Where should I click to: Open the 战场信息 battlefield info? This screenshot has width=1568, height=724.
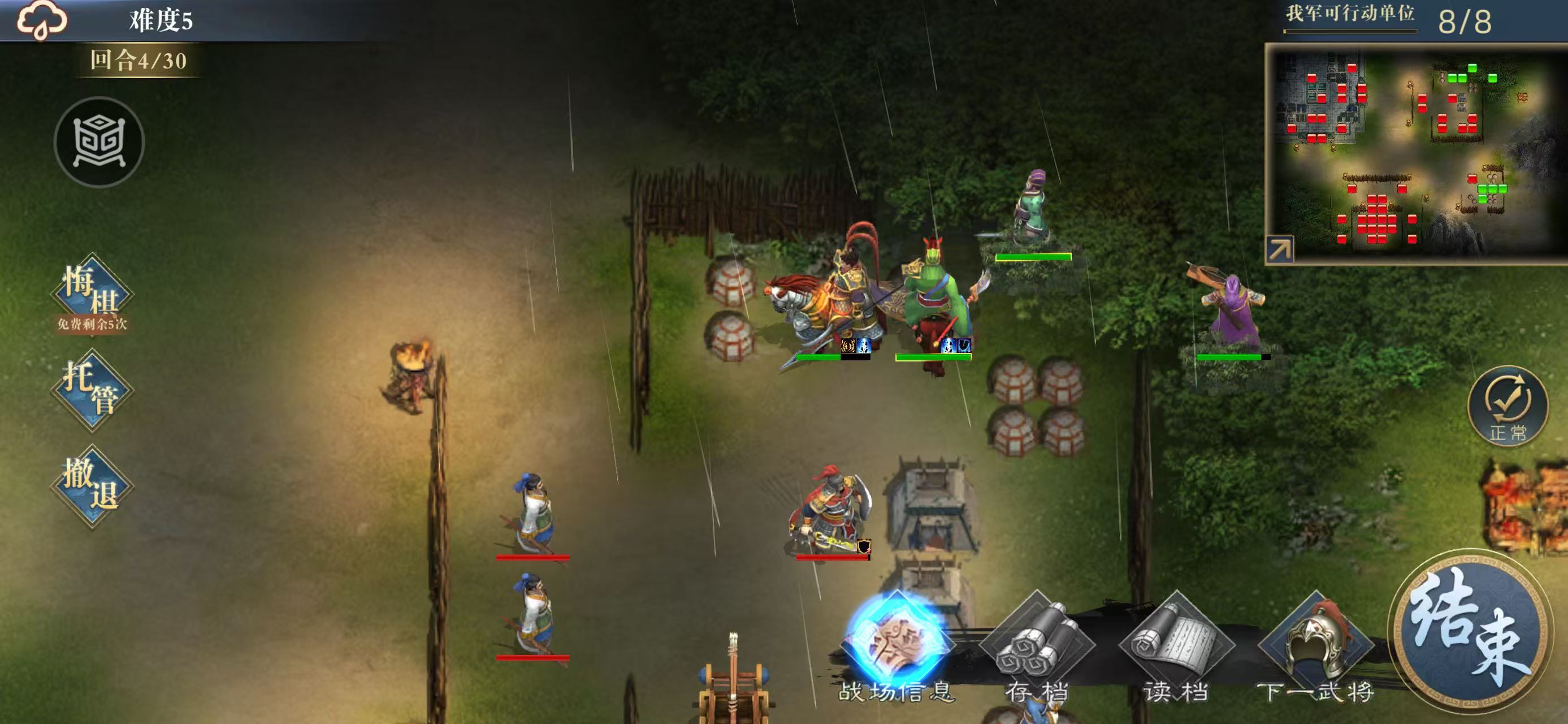(896, 645)
